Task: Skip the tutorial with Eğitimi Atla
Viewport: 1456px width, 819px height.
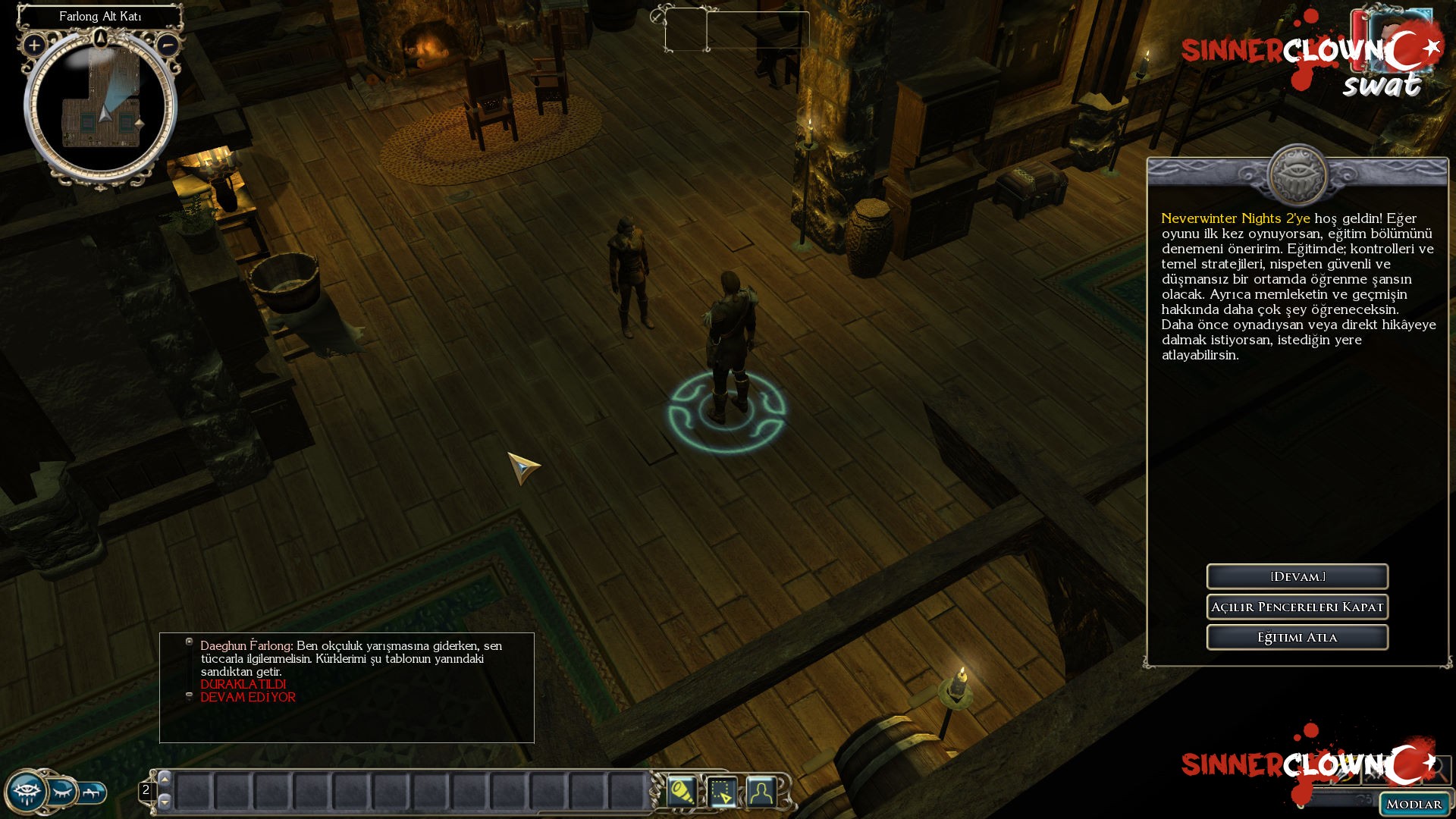Action: click(x=1297, y=637)
